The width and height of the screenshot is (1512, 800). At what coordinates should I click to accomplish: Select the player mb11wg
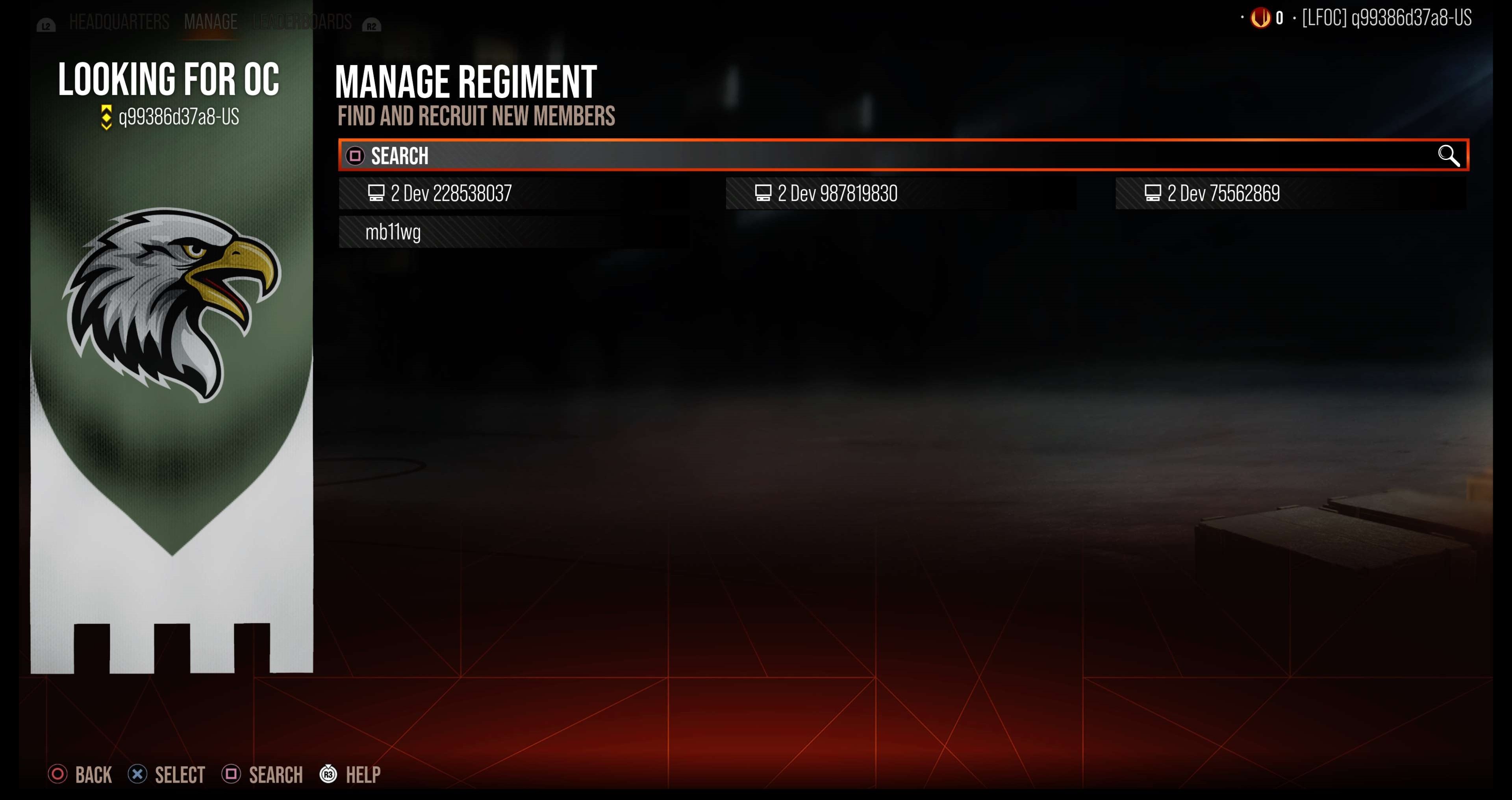coord(514,232)
